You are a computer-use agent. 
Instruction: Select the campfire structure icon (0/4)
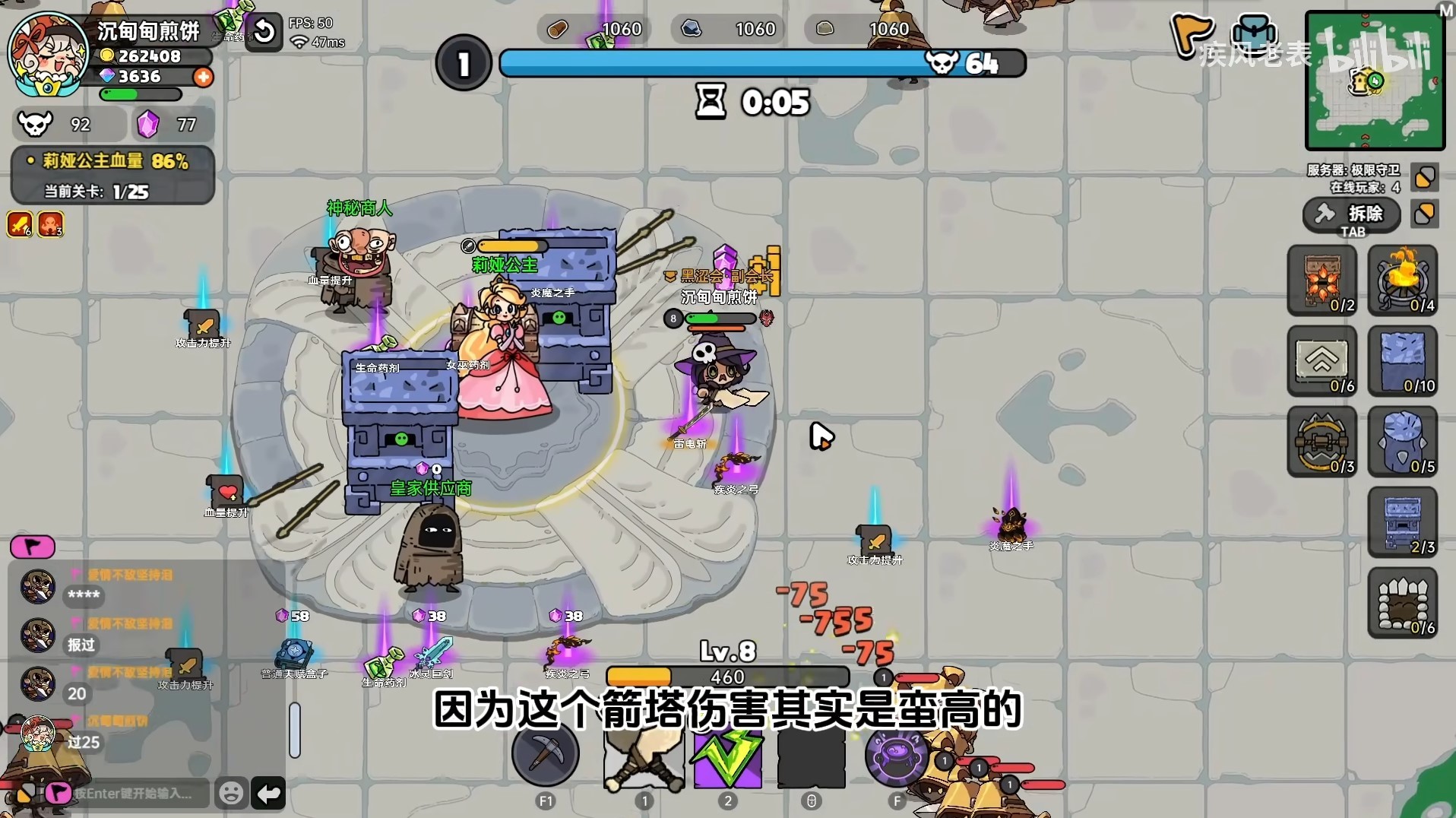point(1403,281)
